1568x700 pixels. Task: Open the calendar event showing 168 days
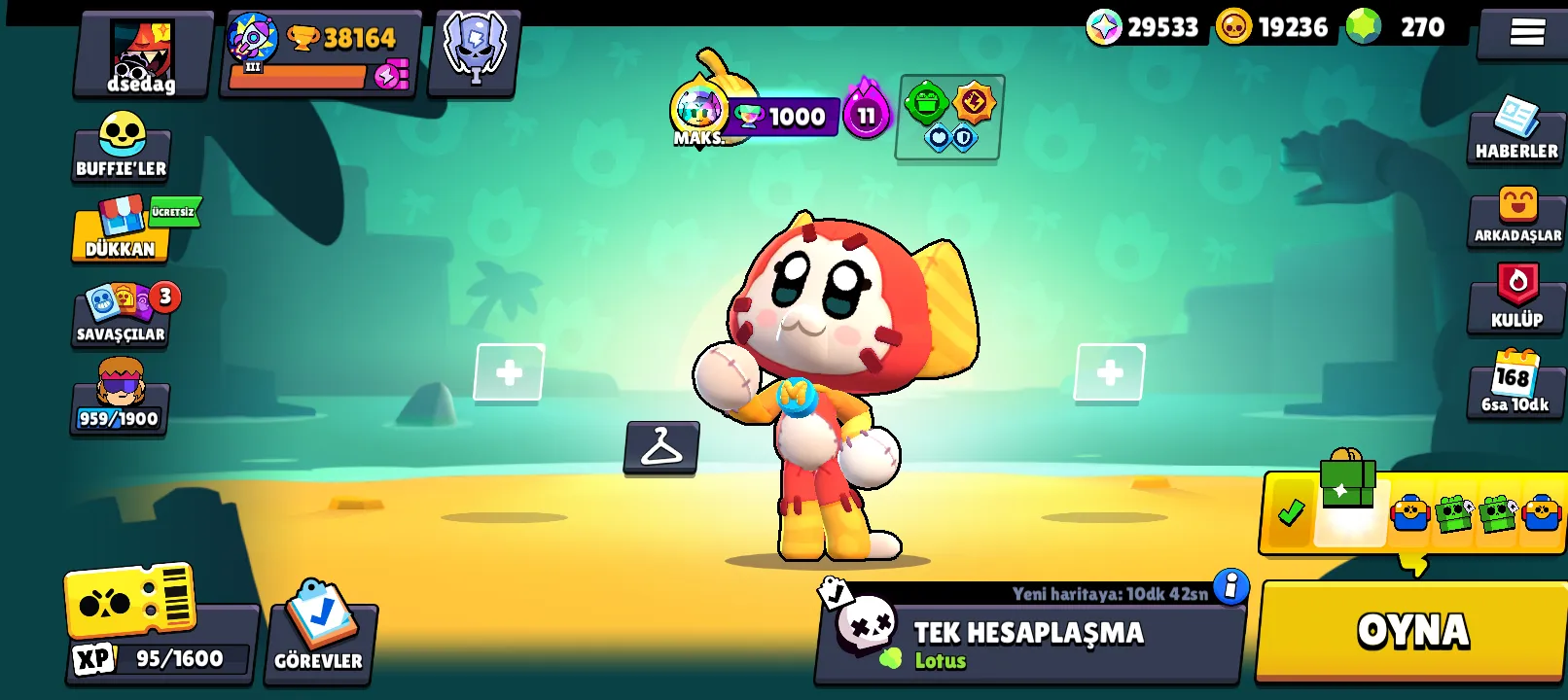(x=1515, y=386)
